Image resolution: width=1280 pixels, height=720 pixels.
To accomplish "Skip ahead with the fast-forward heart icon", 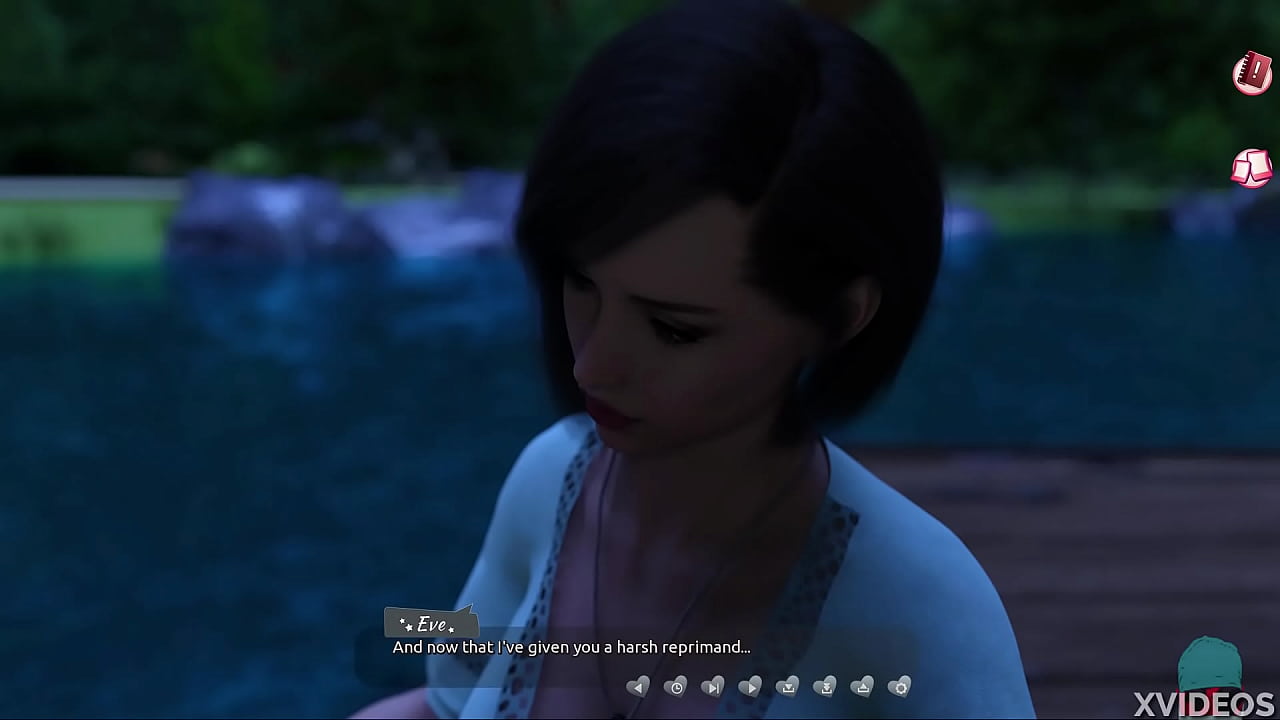I will pos(713,687).
